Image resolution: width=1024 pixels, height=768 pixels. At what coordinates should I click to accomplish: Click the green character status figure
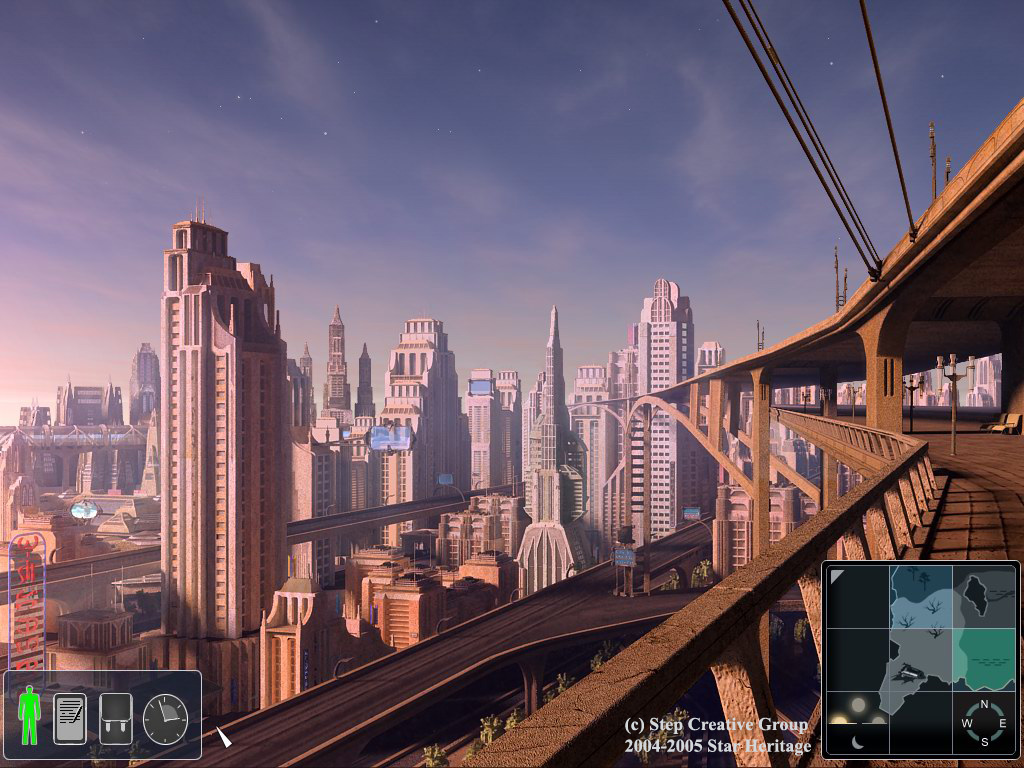29,715
